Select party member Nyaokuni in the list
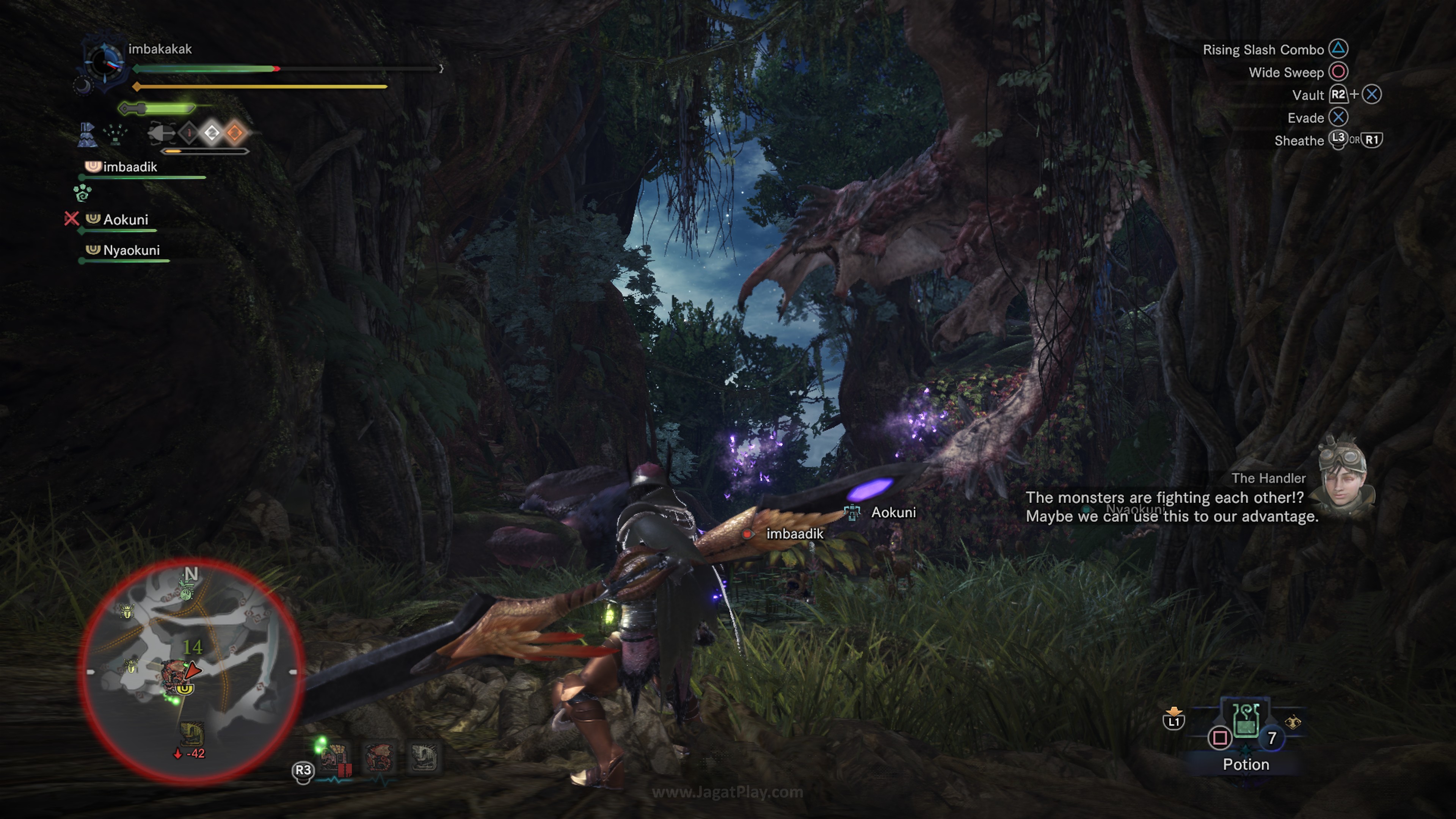Screen dimensions: 1456x819 pyautogui.click(x=130, y=250)
